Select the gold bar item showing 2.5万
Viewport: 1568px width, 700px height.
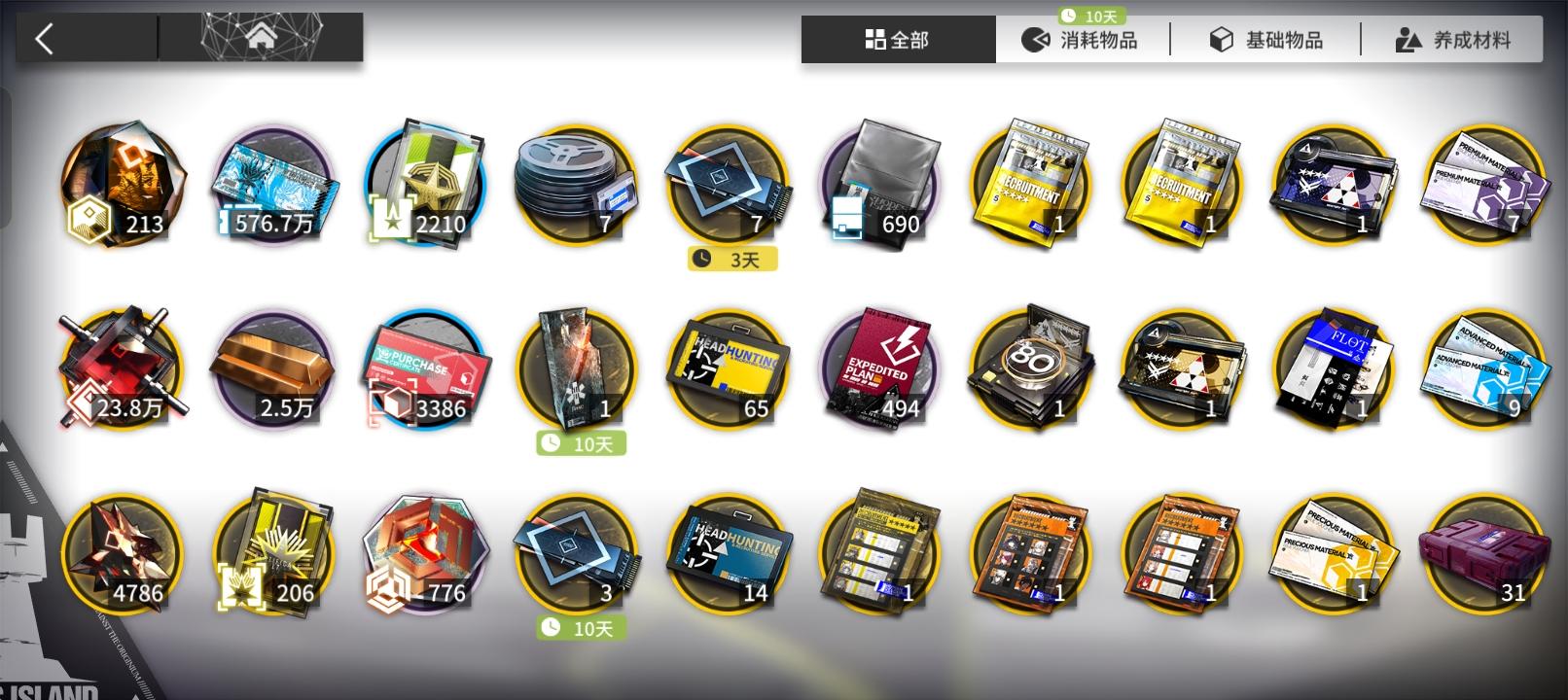point(273,367)
